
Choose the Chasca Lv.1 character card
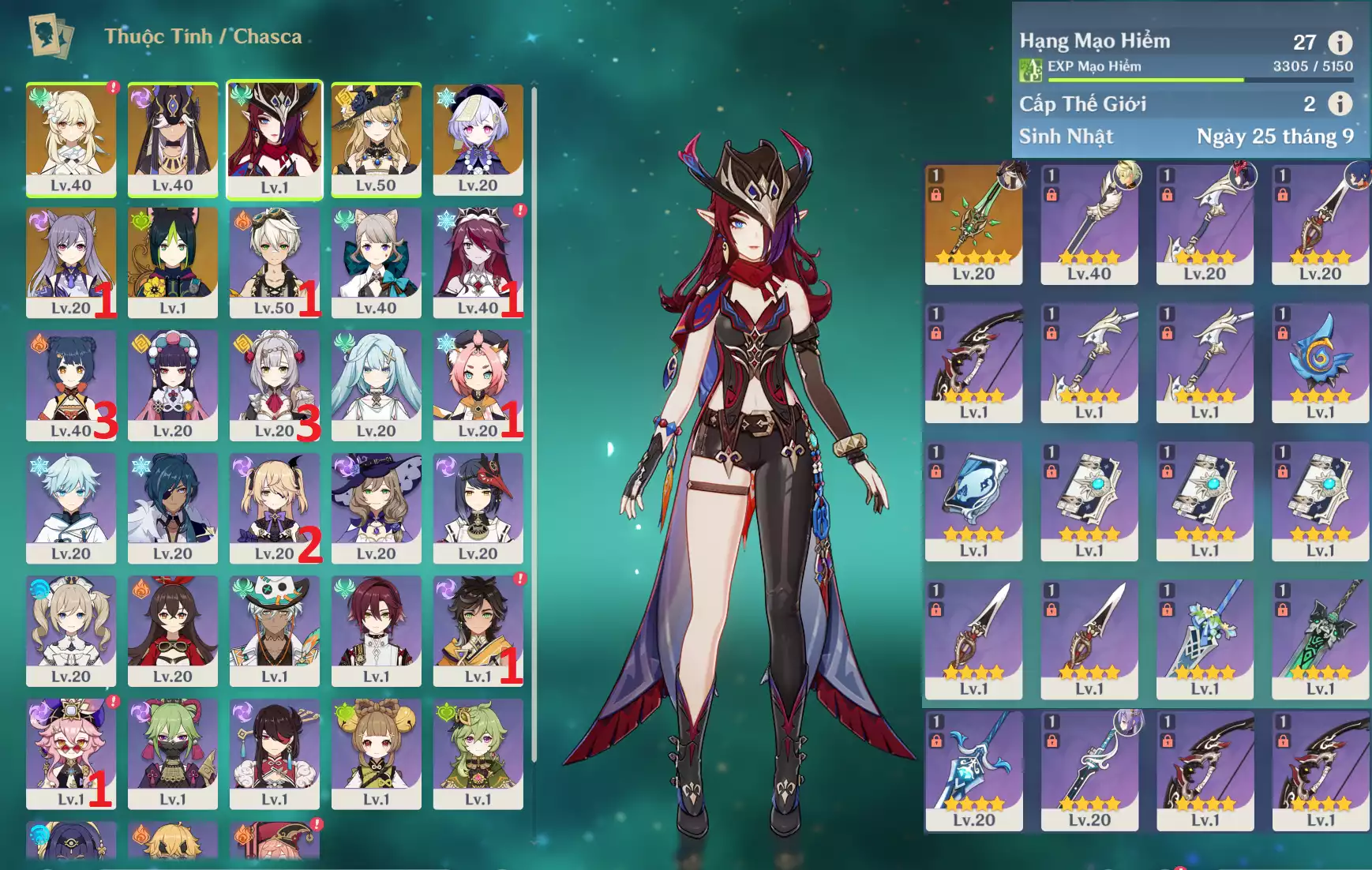point(275,138)
